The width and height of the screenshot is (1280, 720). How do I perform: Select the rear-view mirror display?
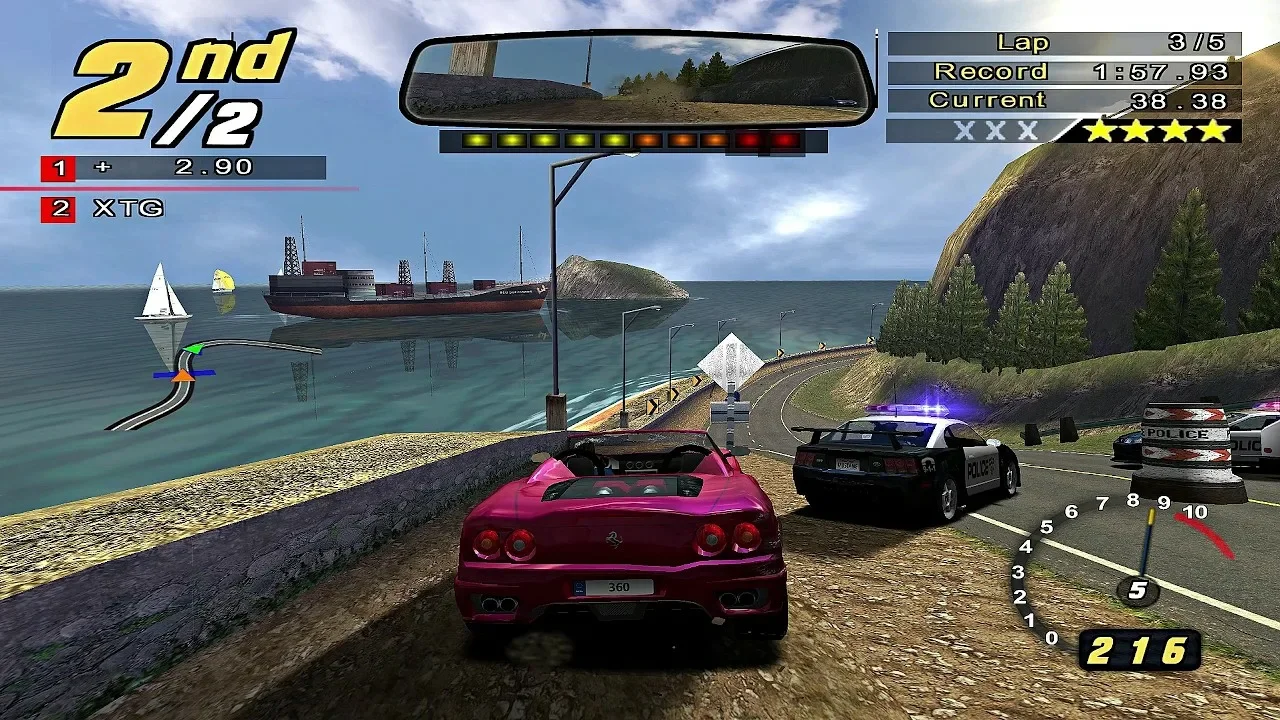pos(637,79)
